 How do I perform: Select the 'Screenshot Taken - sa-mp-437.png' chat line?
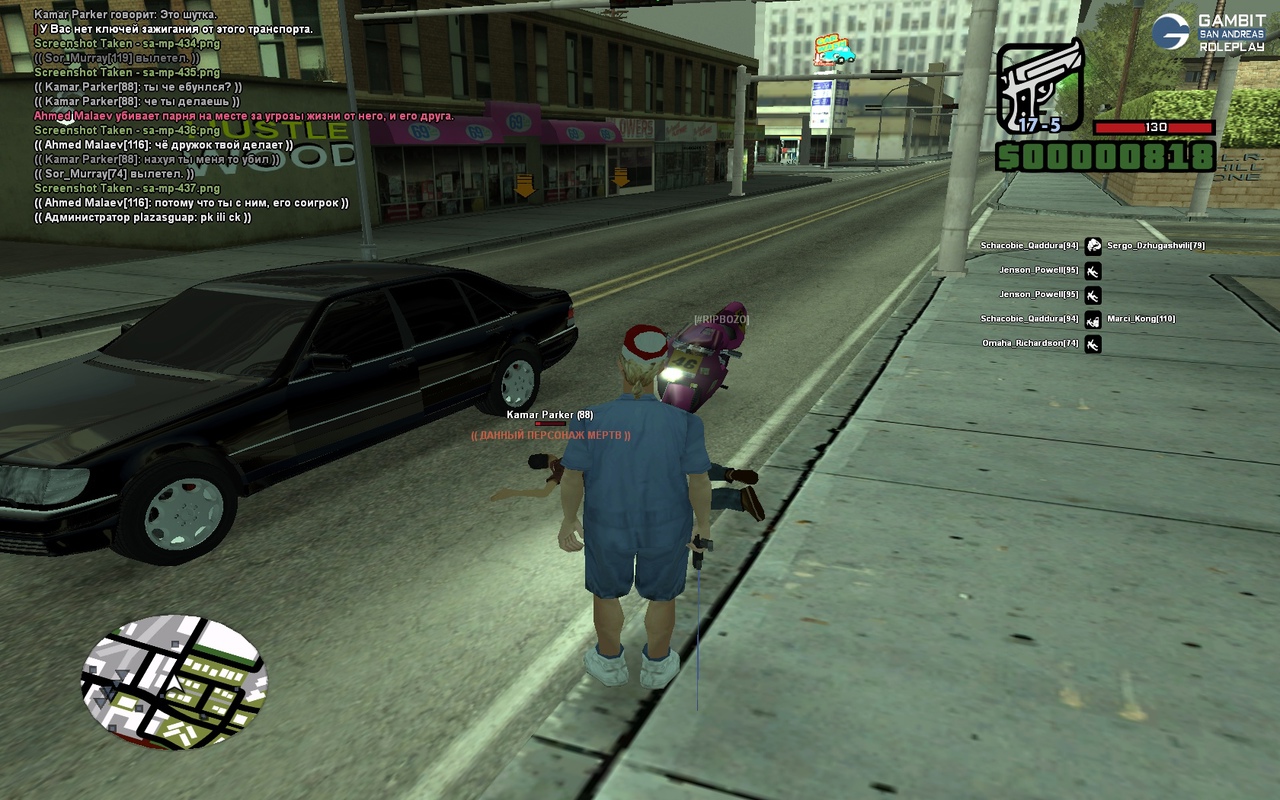(x=127, y=188)
